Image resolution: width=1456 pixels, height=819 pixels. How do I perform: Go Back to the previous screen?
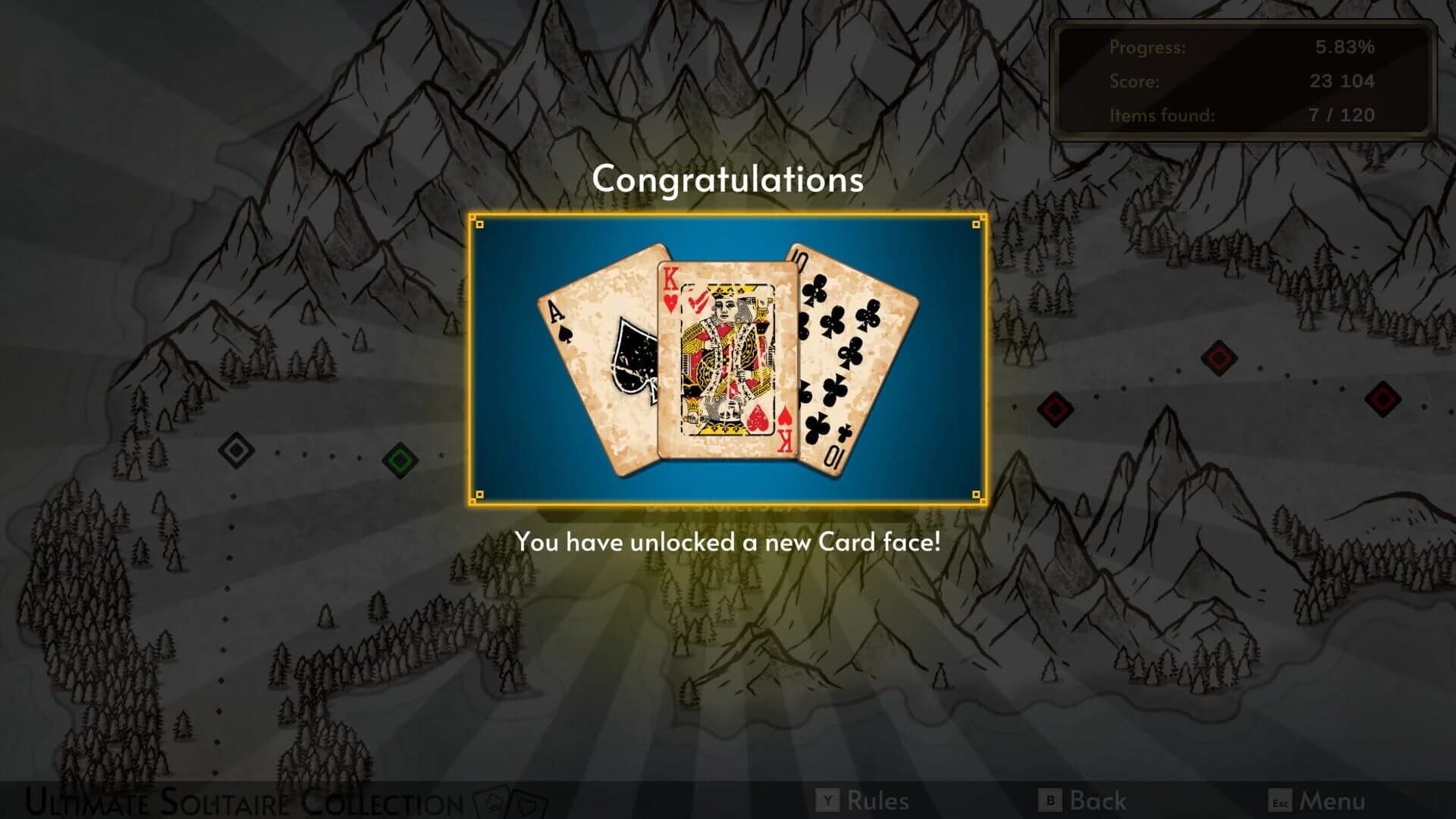click(1097, 800)
